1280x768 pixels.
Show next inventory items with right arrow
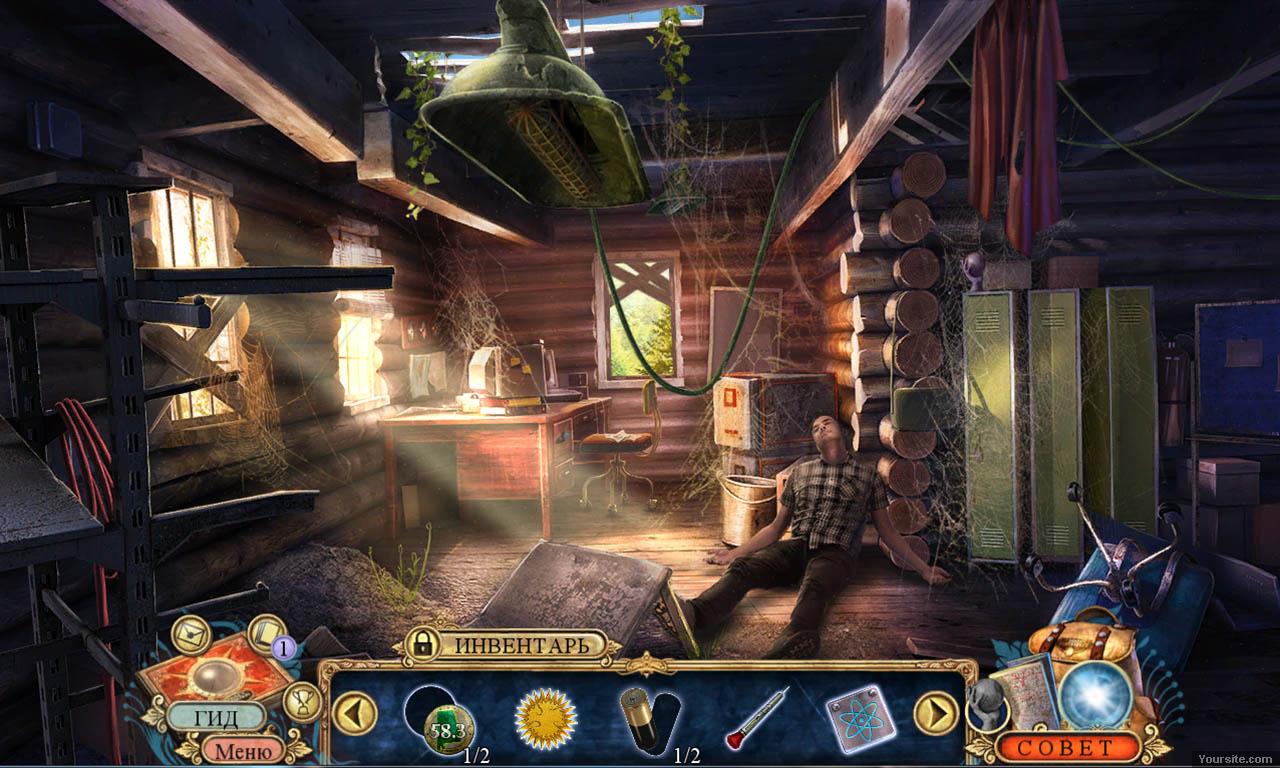click(x=936, y=714)
